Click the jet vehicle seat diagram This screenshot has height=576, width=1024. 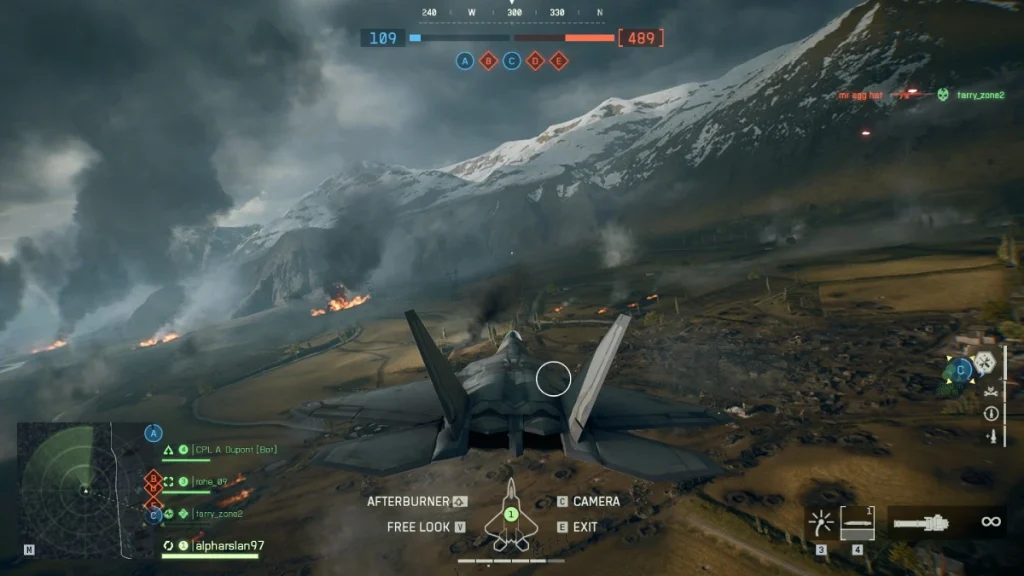click(510, 517)
